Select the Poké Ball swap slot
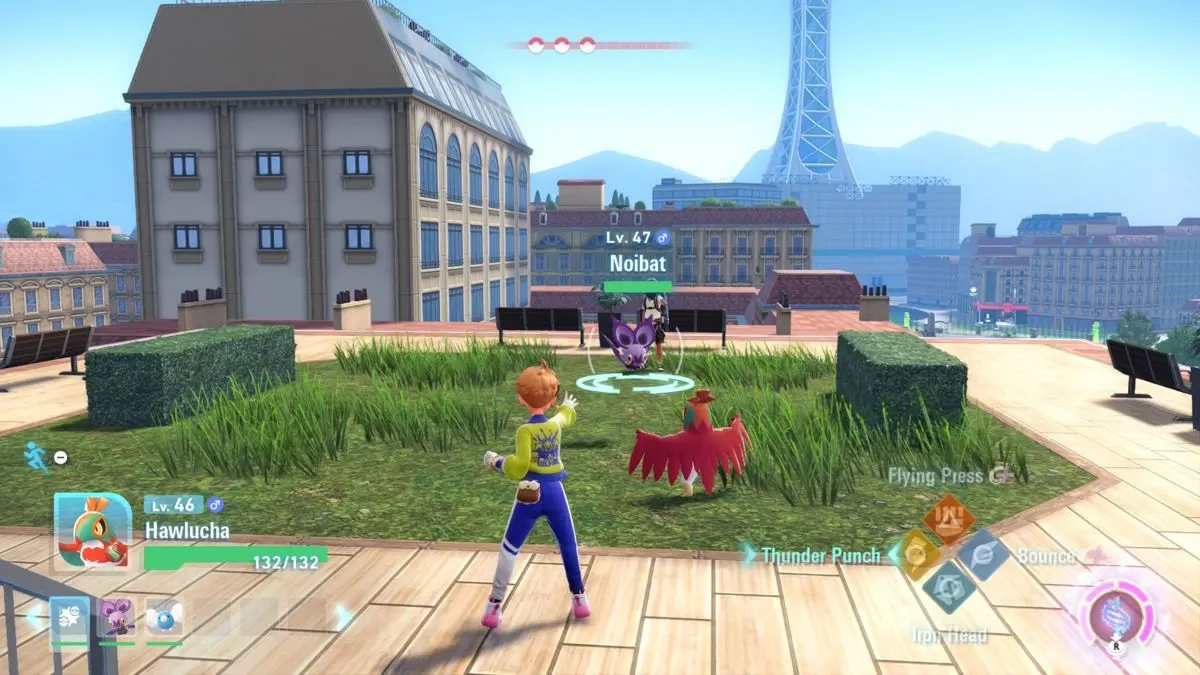1200x675 pixels. (69, 617)
